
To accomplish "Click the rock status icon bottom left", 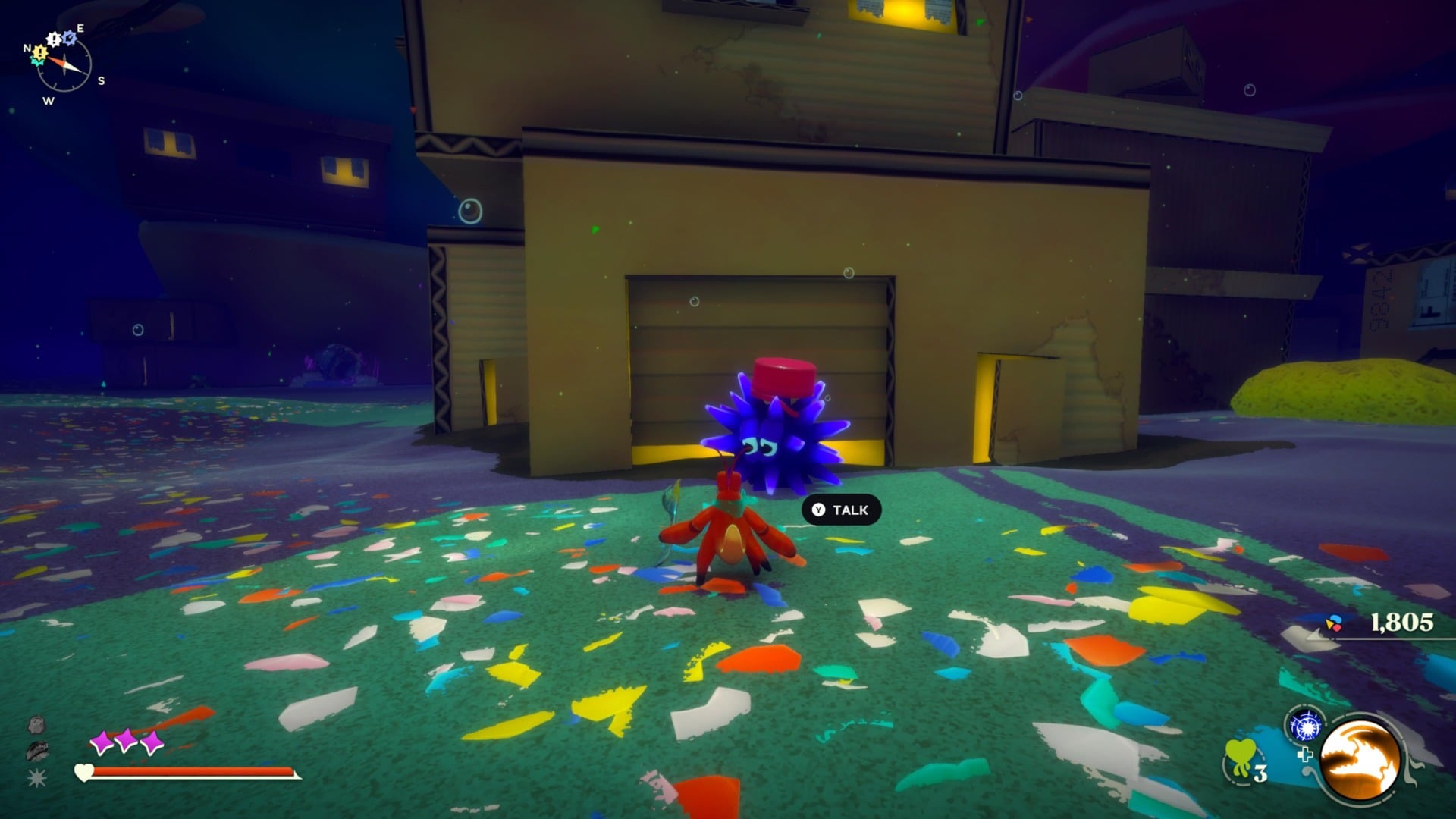I will [x=36, y=726].
